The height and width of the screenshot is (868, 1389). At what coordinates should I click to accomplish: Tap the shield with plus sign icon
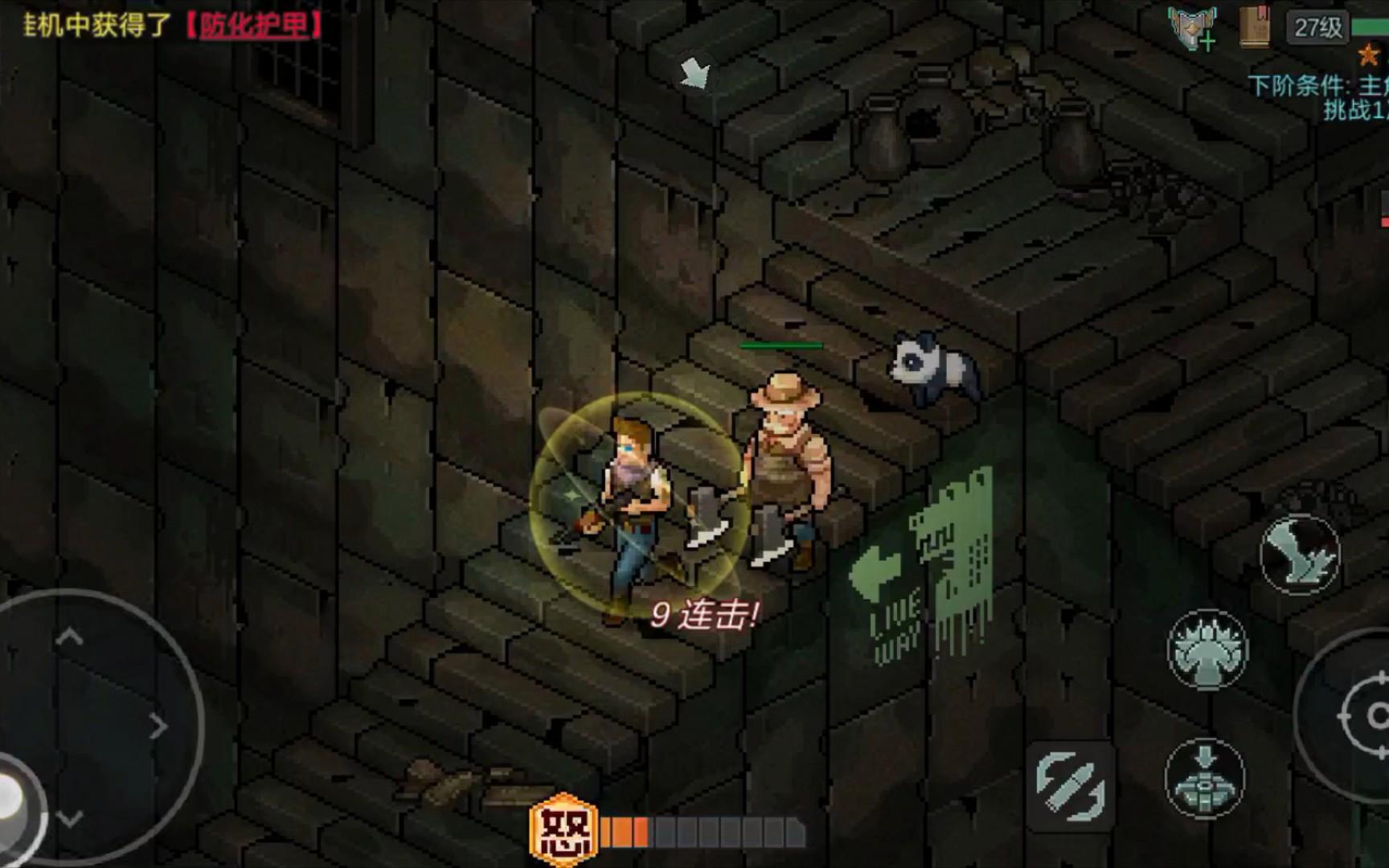1193,29
